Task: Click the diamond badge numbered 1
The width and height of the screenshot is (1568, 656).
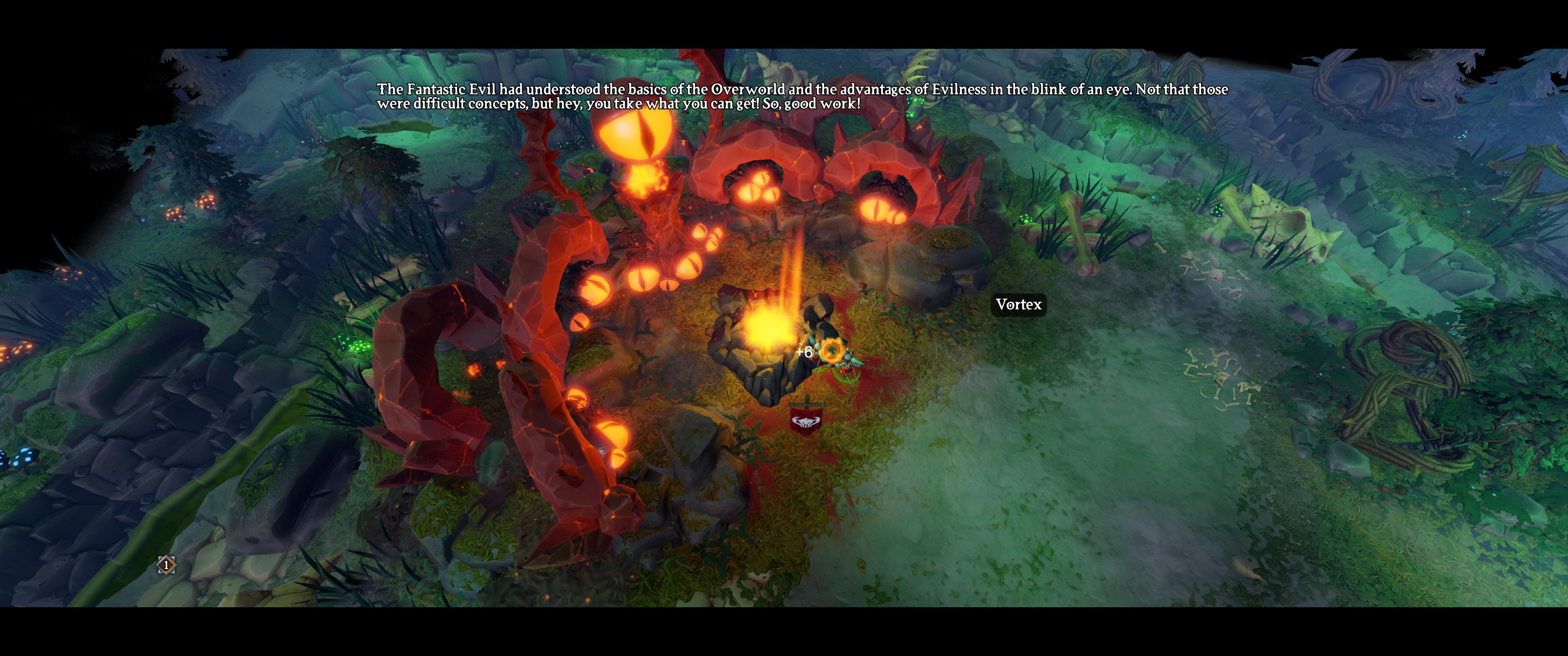Action: (x=166, y=565)
